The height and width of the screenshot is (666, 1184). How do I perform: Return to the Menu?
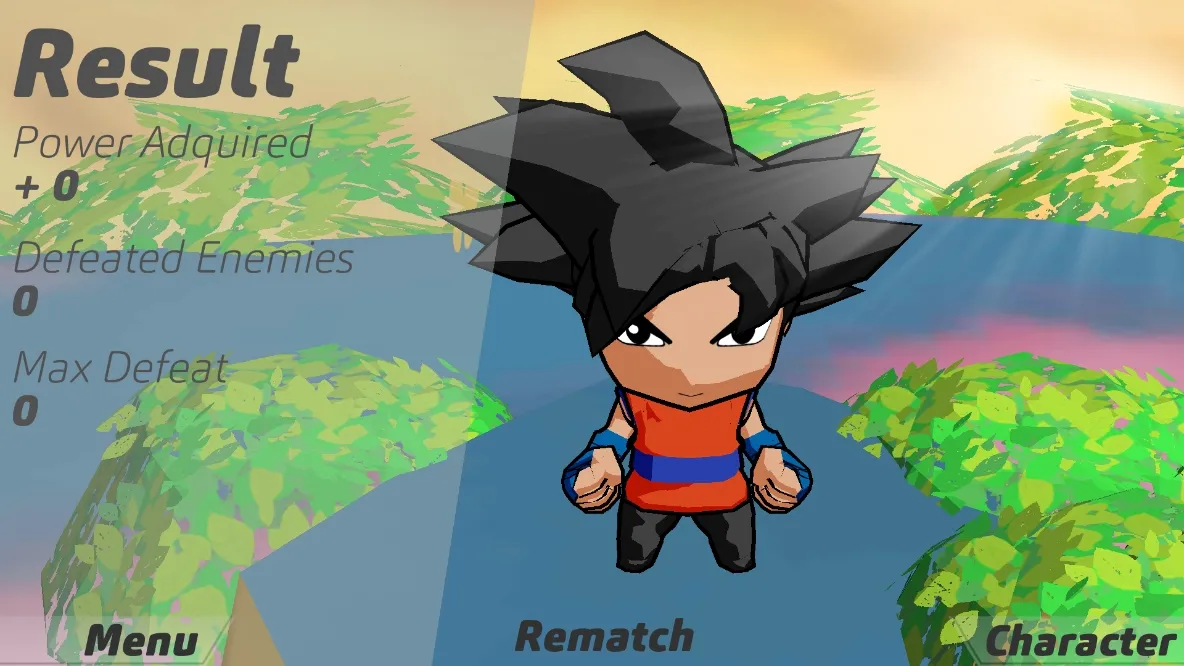(x=141, y=640)
